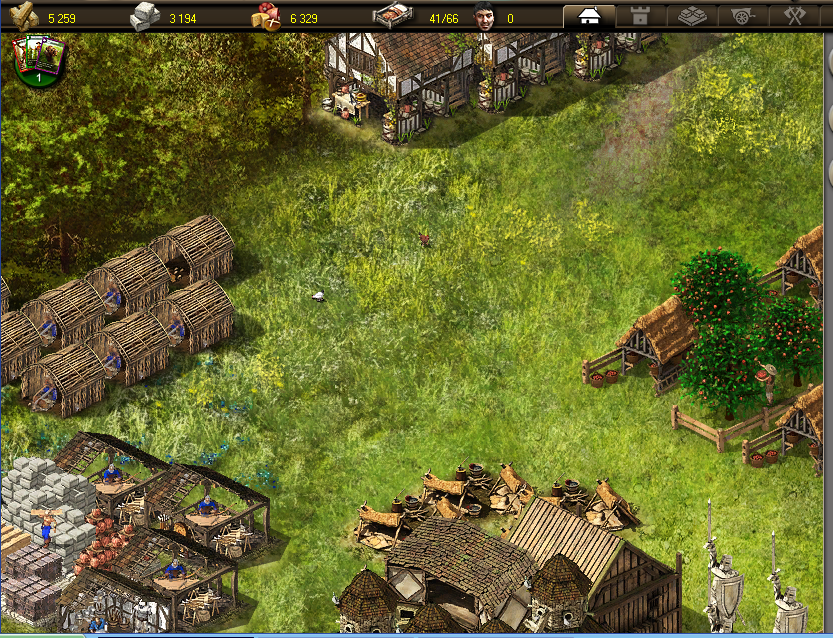This screenshot has height=638, width=833.
Task: Open the crossed axes tab
Action: click(x=795, y=17)
